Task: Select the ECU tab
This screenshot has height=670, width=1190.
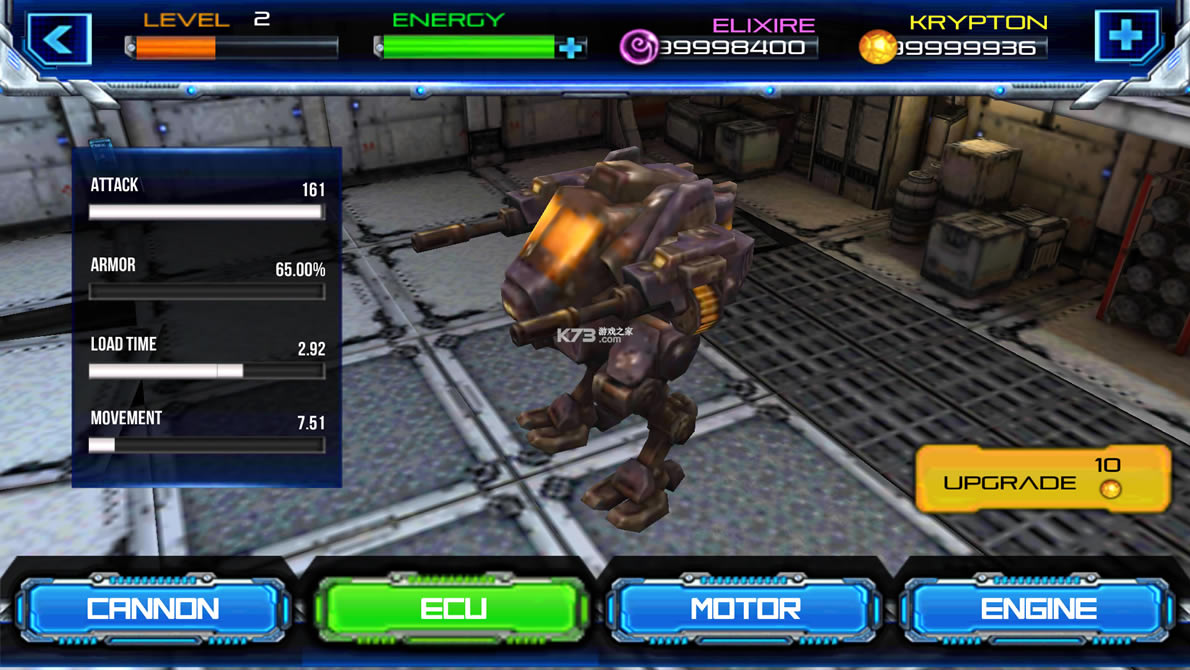Action: coord(452,608)
